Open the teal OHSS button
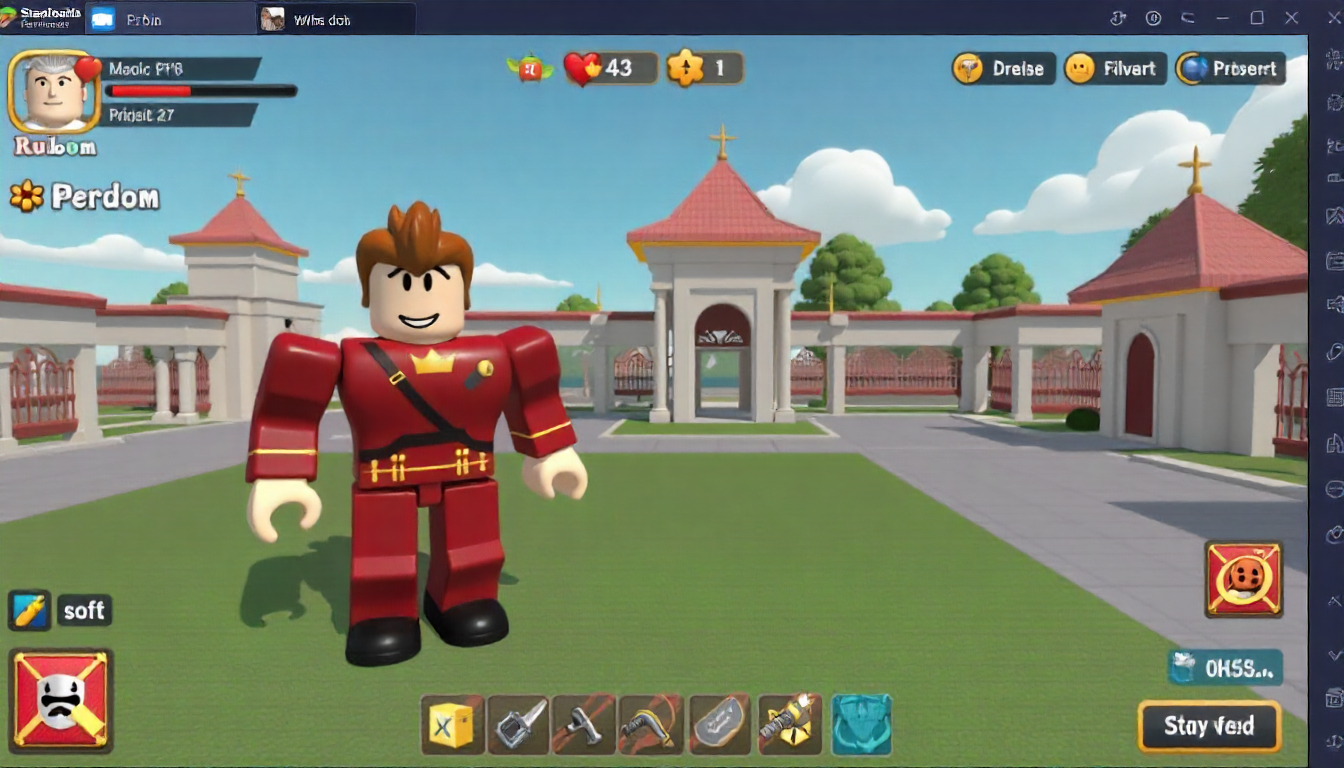Screen dimensions: 1344x768 (x=1225, y=668)
